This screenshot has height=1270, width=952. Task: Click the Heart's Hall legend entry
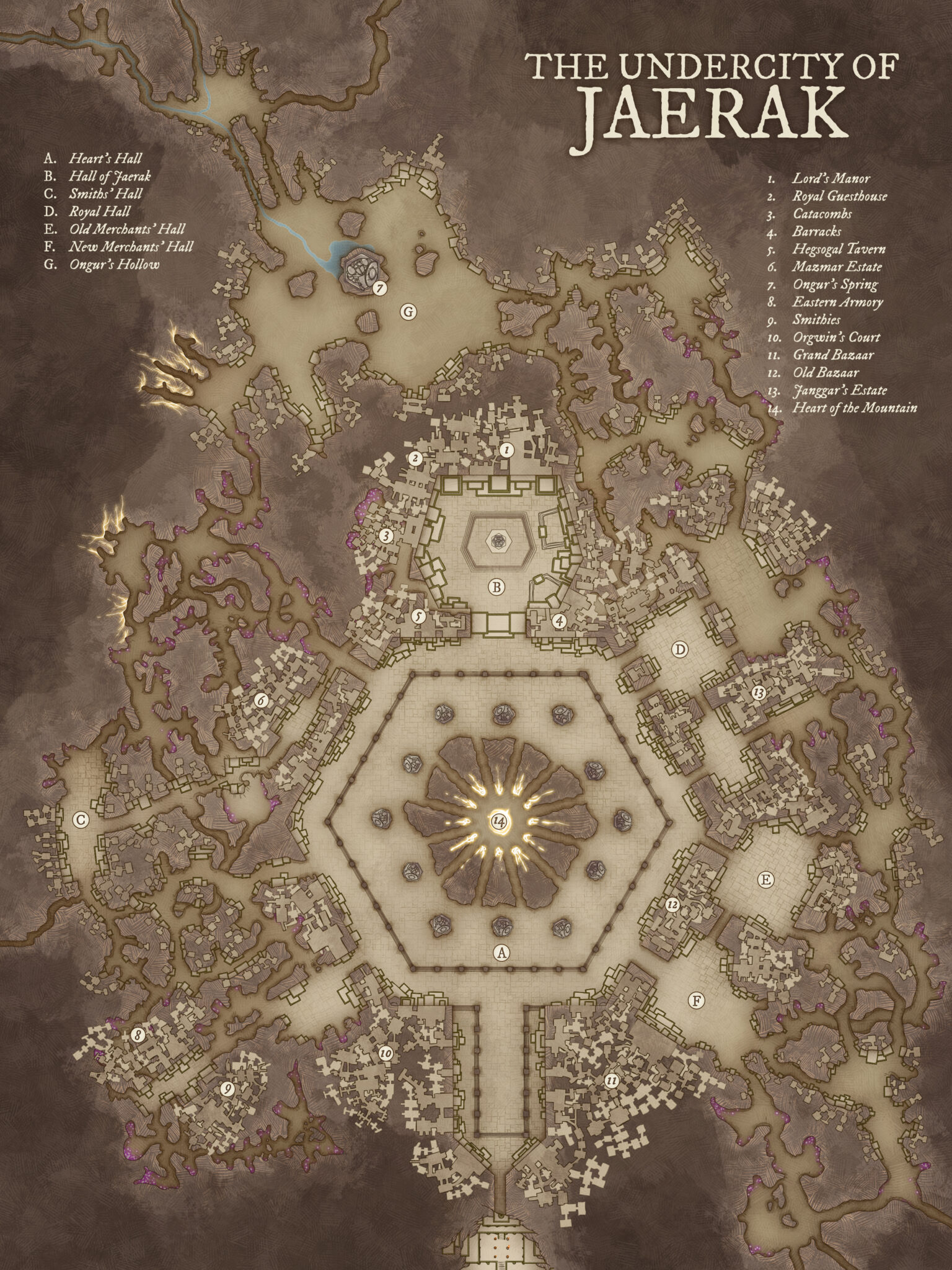(x=105, y=159)
